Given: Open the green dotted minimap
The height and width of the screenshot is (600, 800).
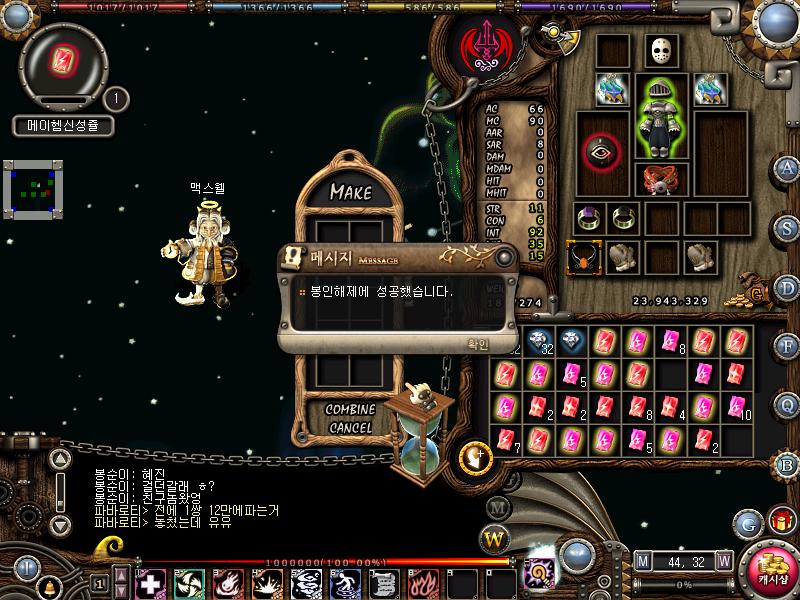Looking at the screenshot, I should (x=32, y=188).
